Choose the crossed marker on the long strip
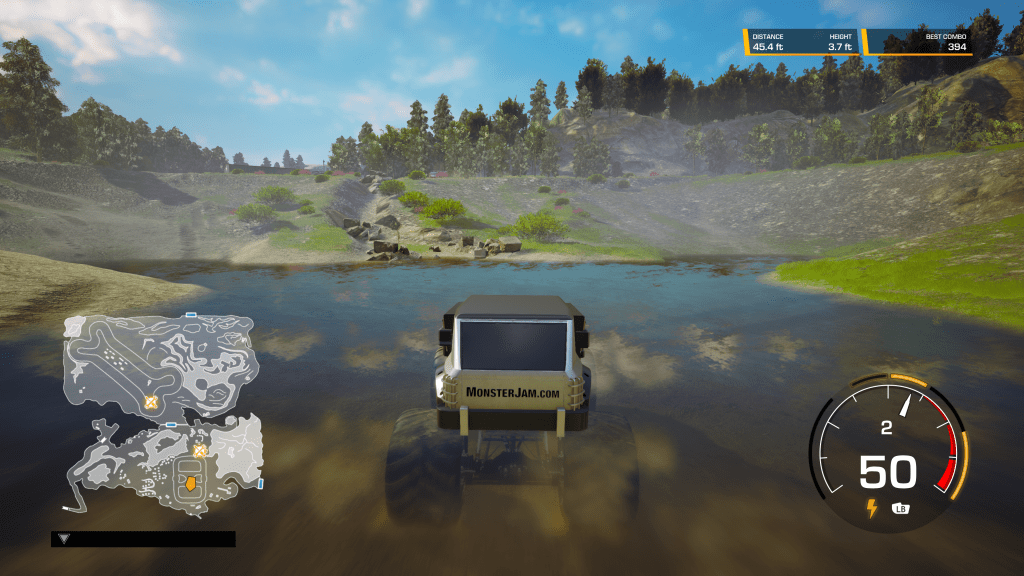 click(151, 401)
